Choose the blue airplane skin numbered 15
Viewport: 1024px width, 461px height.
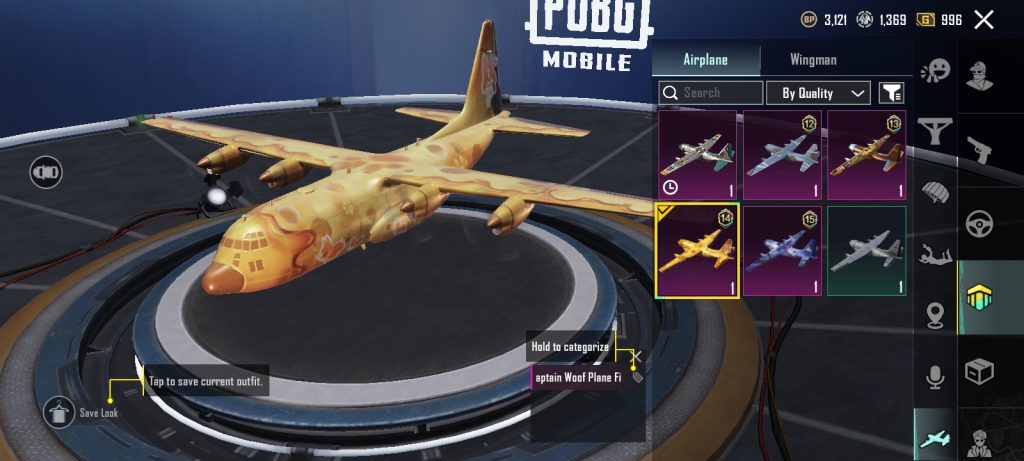[782, 251]
